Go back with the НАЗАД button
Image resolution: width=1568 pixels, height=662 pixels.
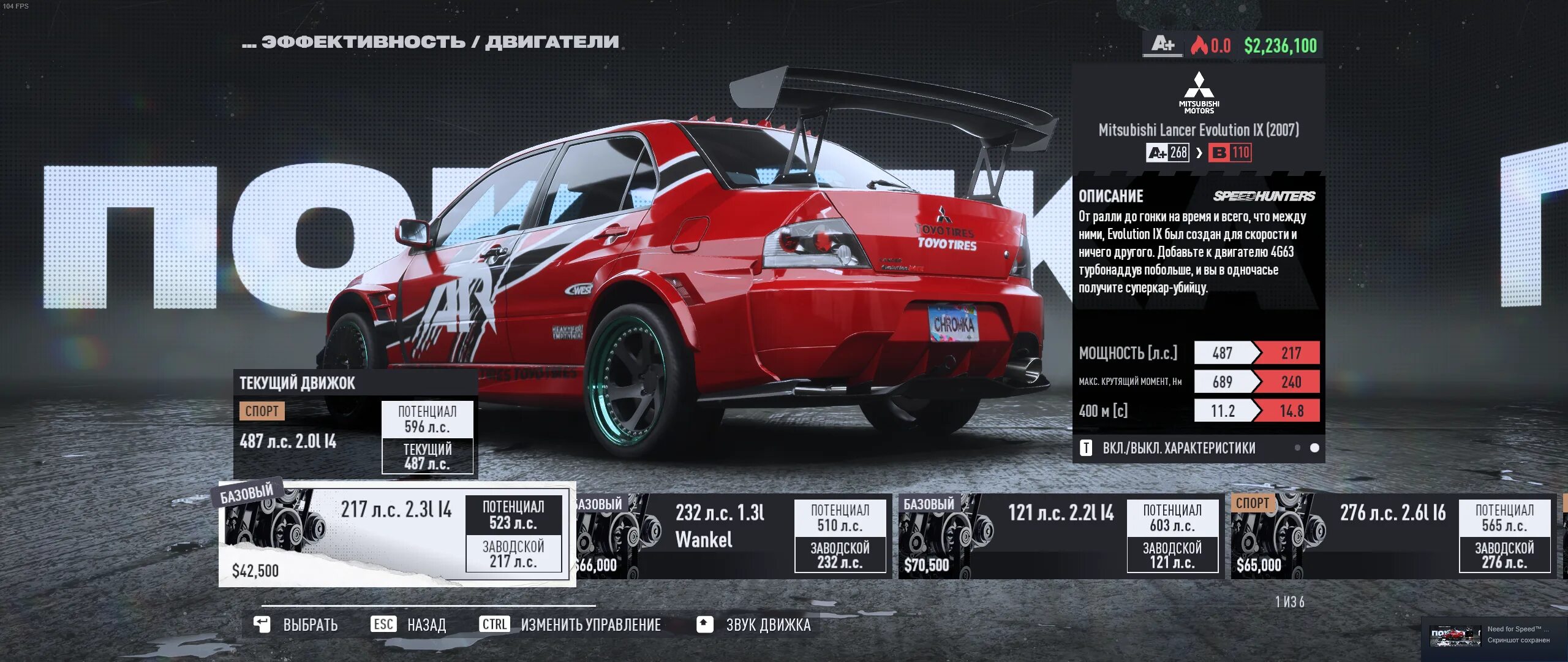[x=409, y=625]
